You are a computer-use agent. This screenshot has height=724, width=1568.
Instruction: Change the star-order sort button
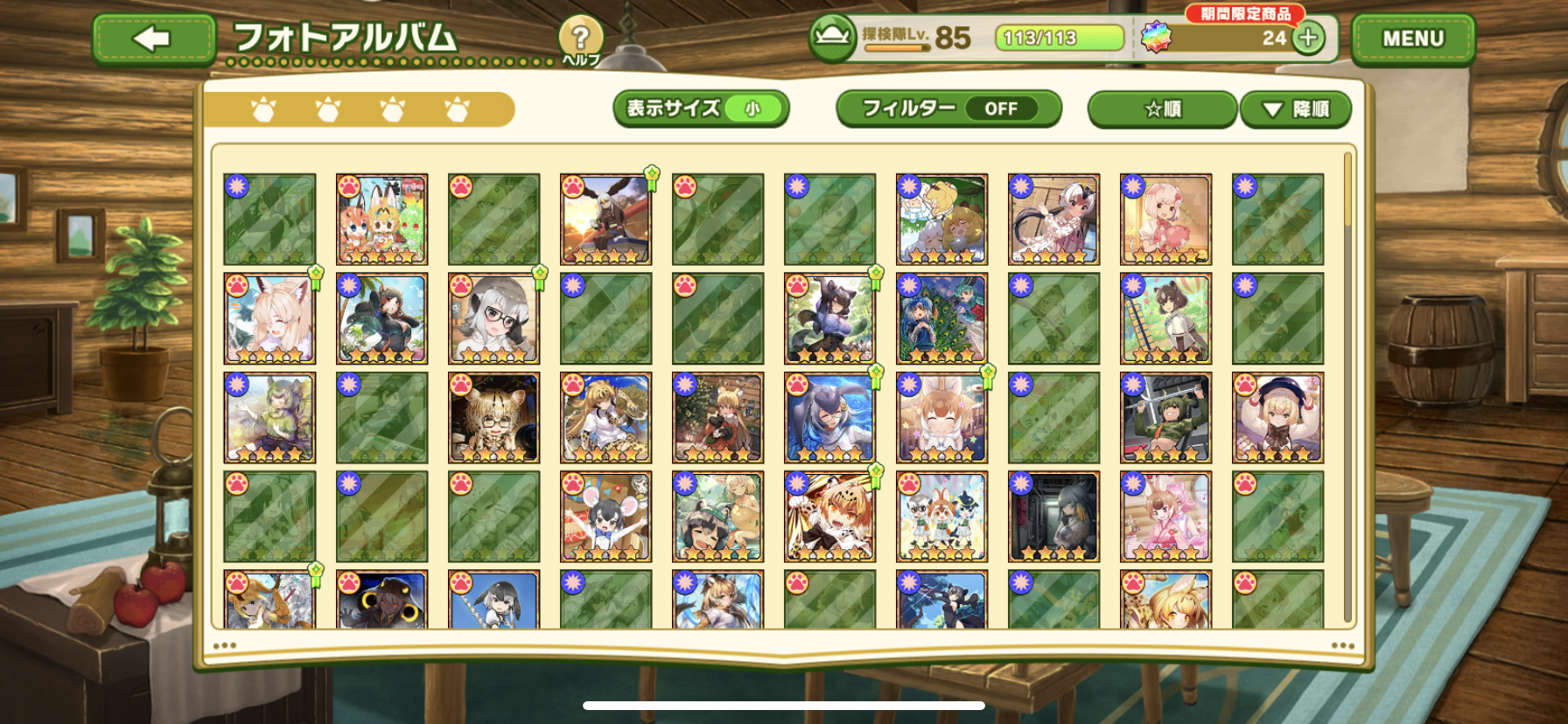point(1162,109)
